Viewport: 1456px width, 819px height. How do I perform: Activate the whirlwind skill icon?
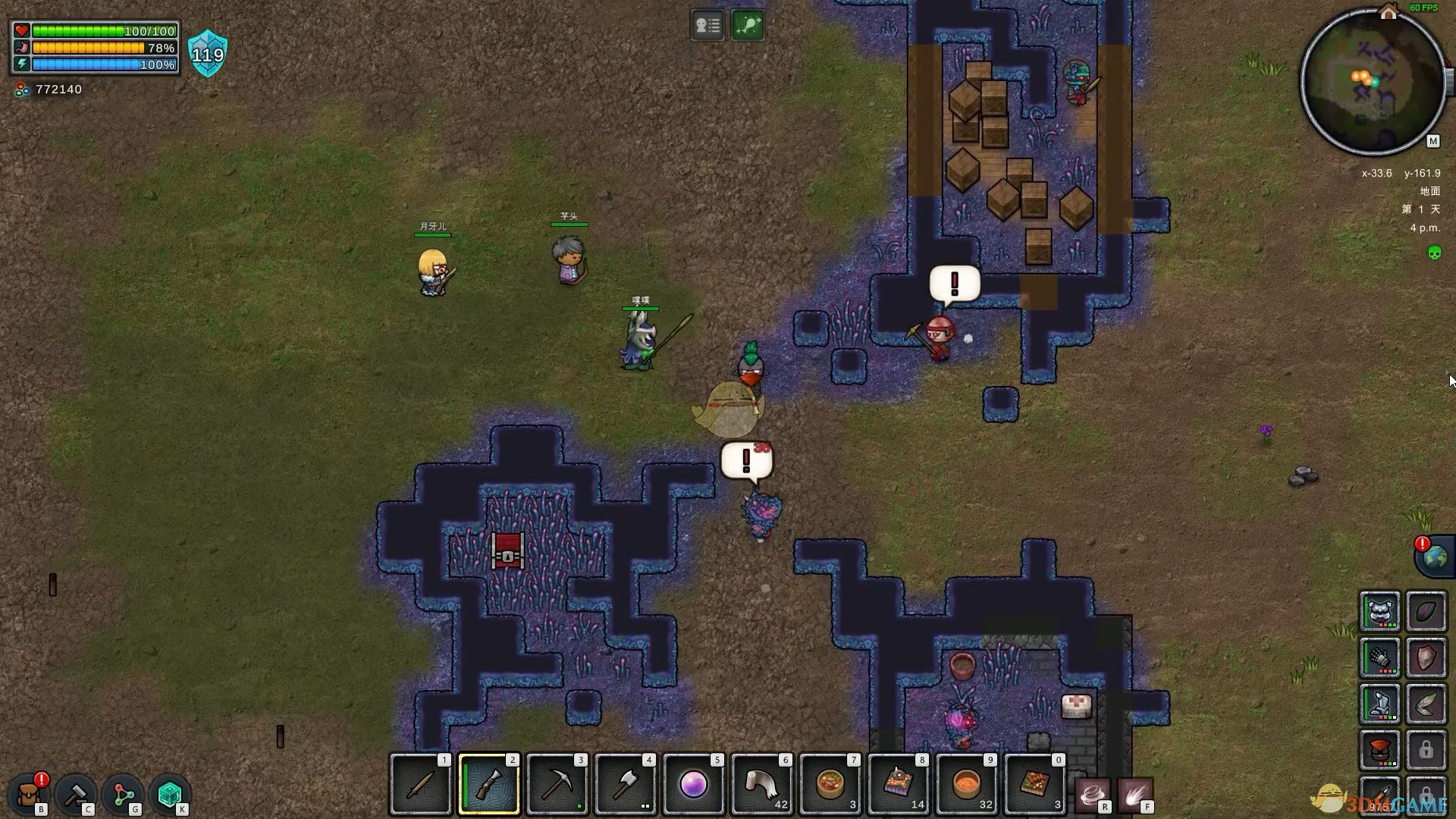[x=1092, y=795]
